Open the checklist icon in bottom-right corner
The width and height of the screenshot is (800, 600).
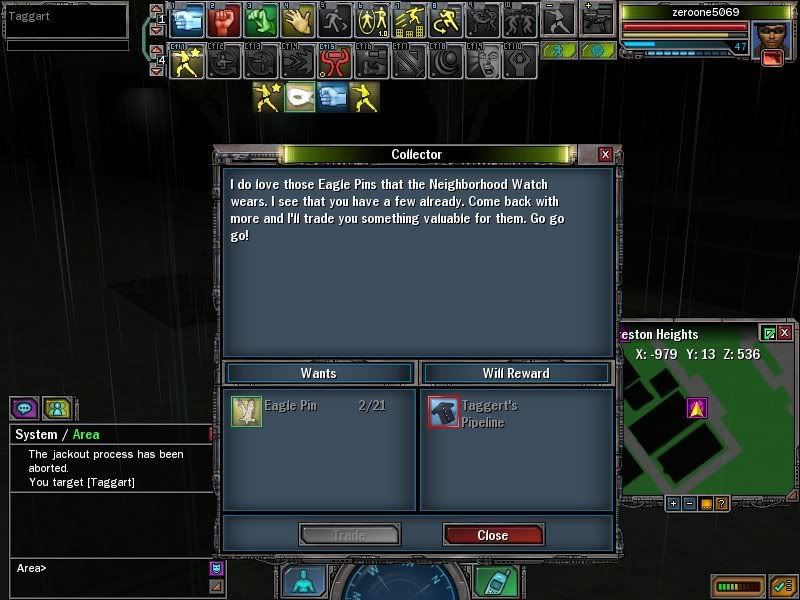point(780,584)
